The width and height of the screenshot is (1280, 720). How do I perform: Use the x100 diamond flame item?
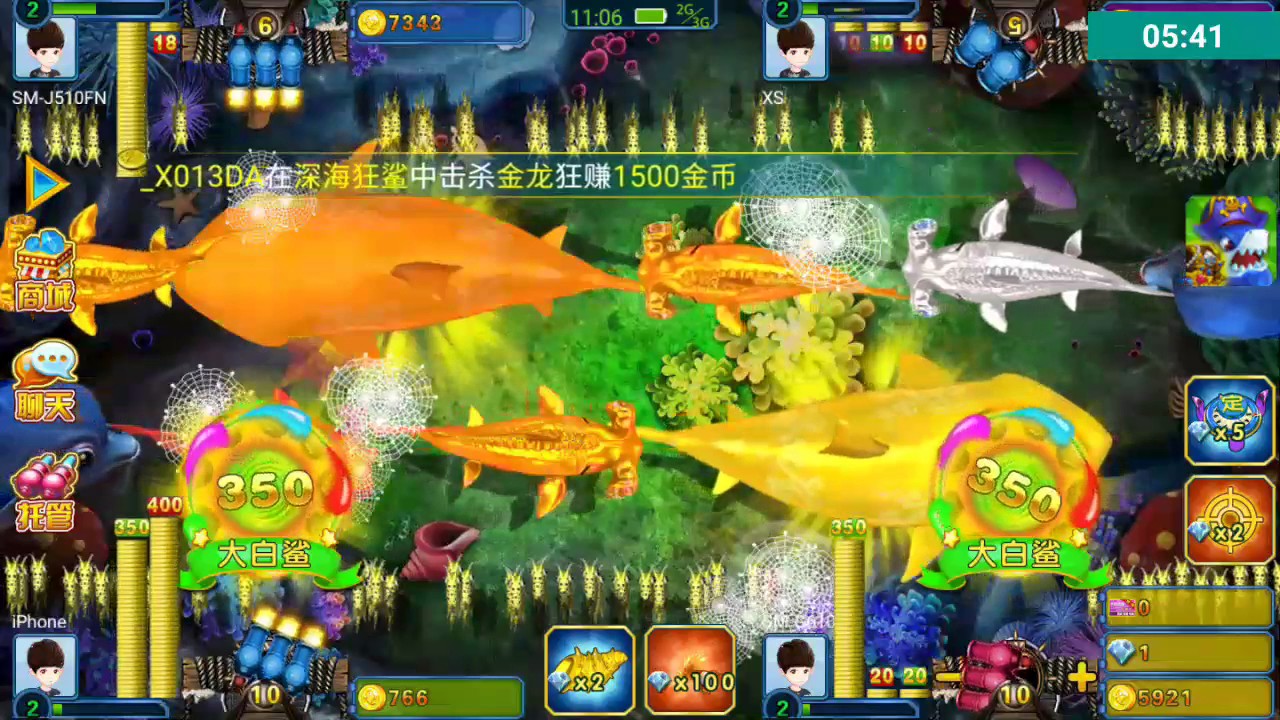click(691, 668)
